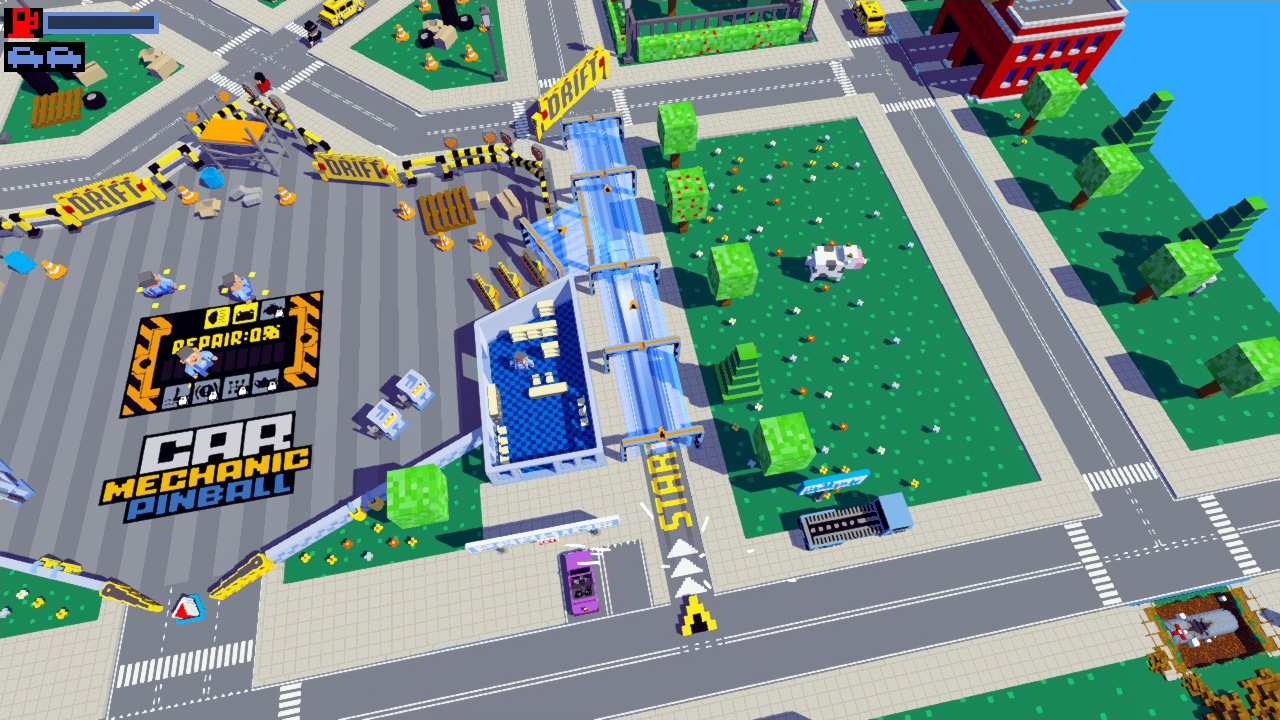This screenshot has width=1280, height=720.
Task: Click the left car icon in the top-left HUD
Action: [x=24, y=56]
